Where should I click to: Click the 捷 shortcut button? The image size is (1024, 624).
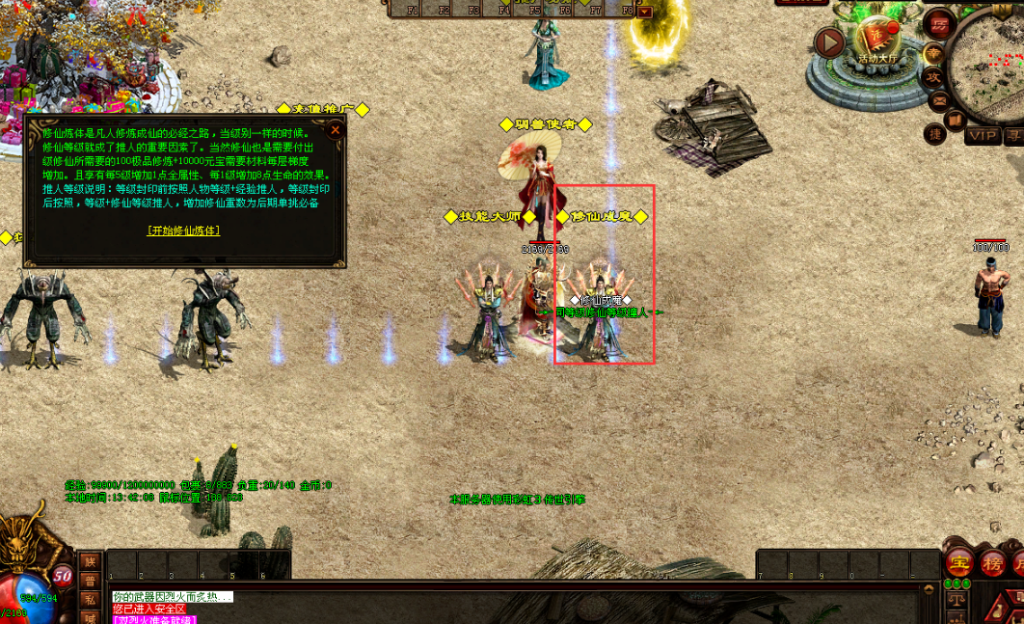[937, 133]
